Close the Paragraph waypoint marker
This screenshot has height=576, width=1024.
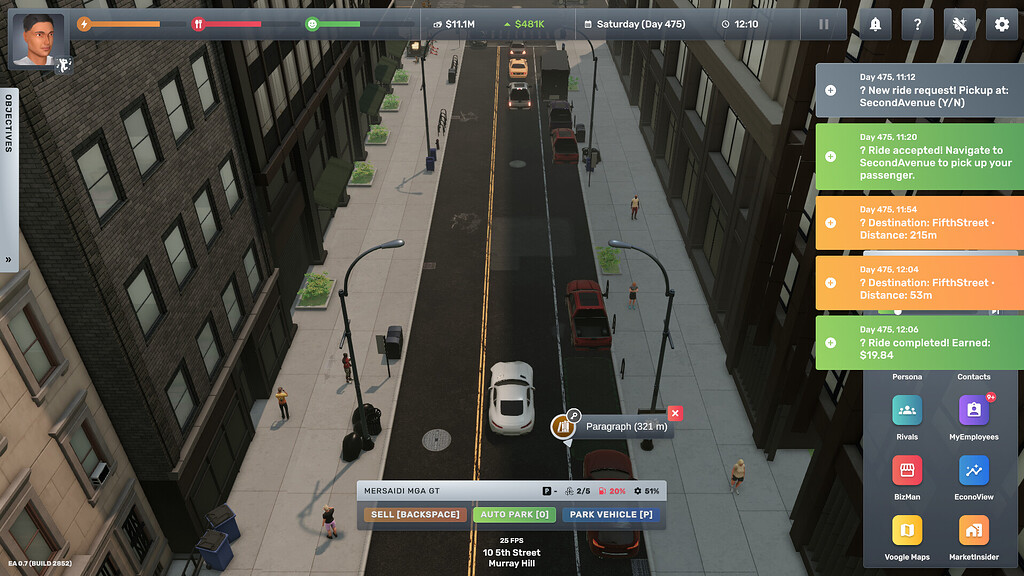pyautogui.click(x=675, y=413)
